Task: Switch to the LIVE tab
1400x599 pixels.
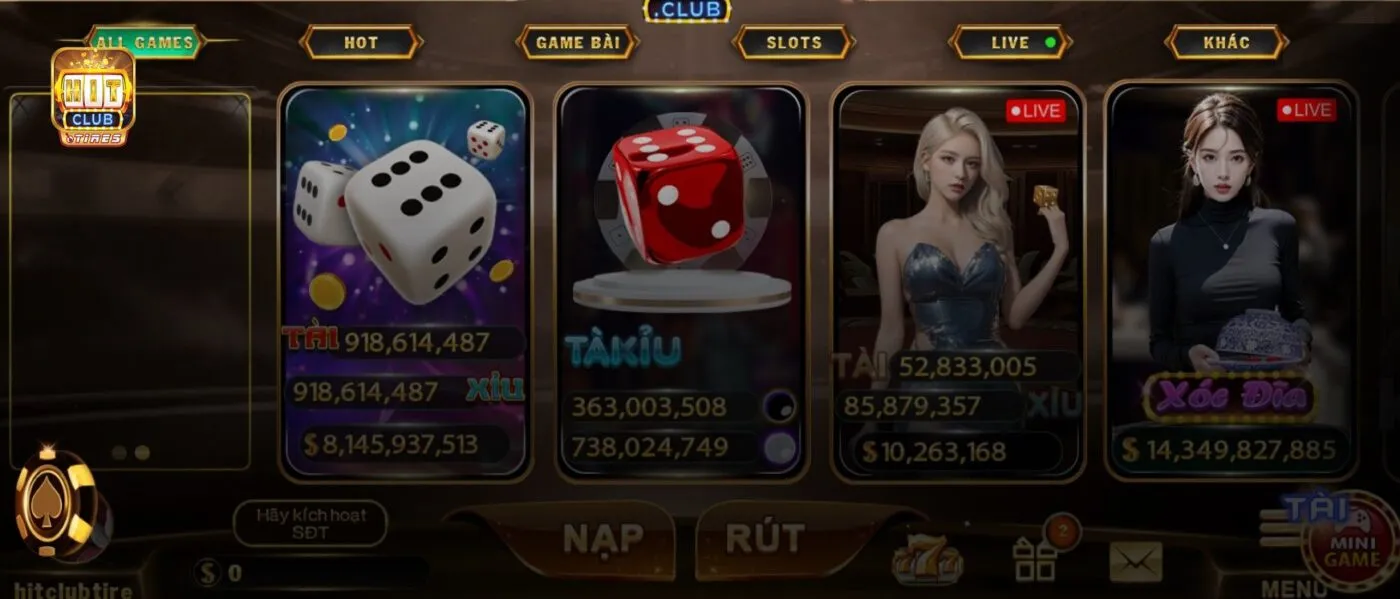Action: click(x=1011, y=43)
